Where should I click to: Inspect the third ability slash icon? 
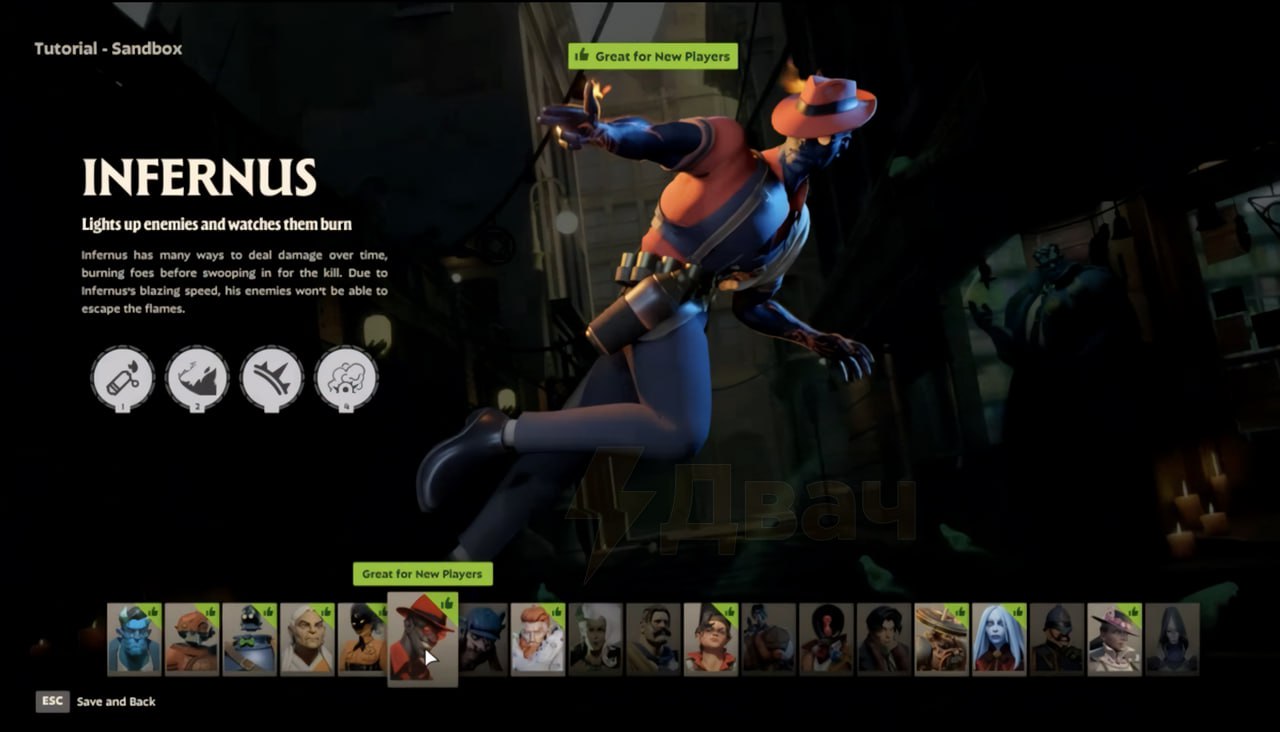(272, 378)
